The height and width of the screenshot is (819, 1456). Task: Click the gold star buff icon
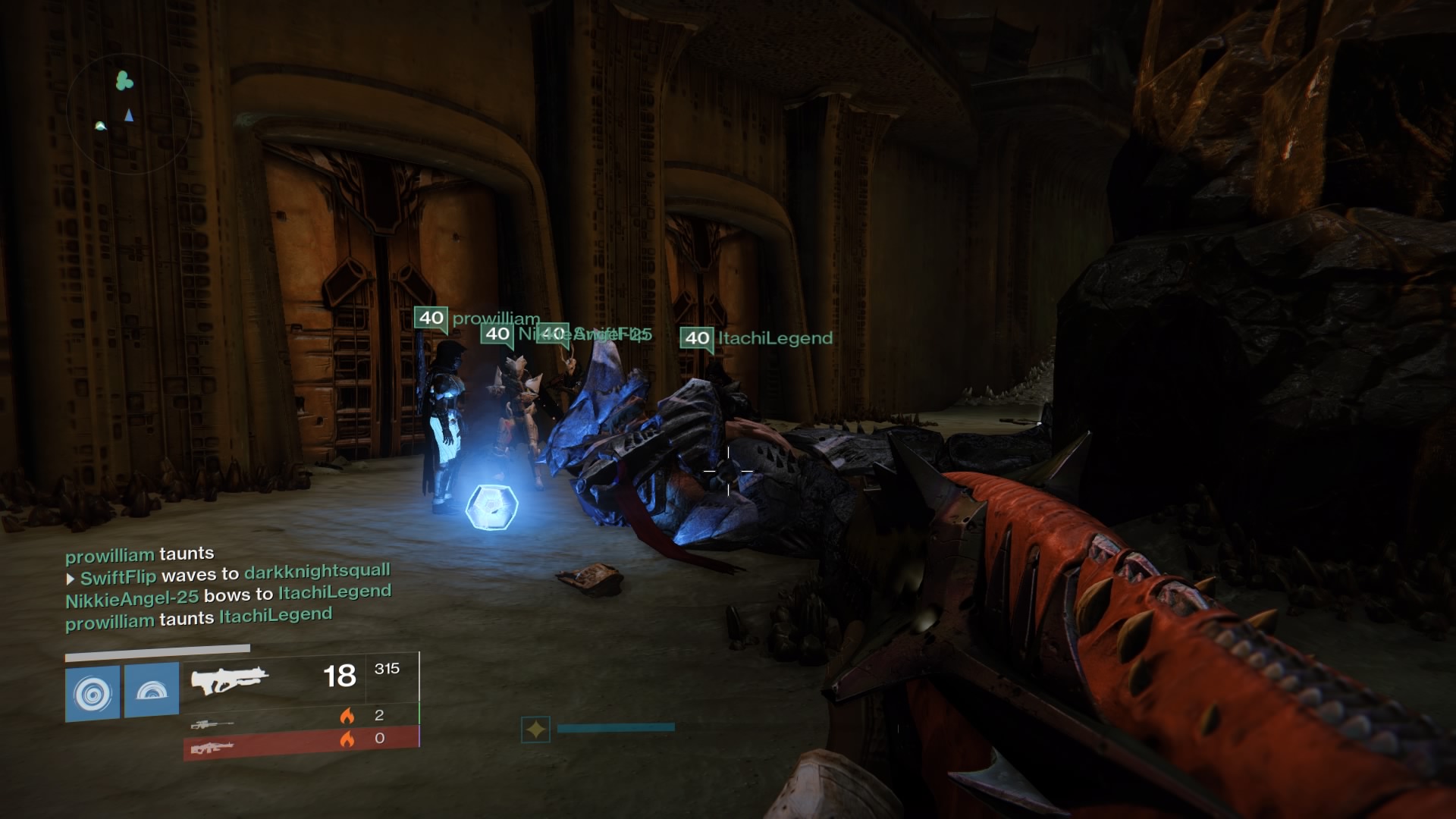click(x=535, y=730)
